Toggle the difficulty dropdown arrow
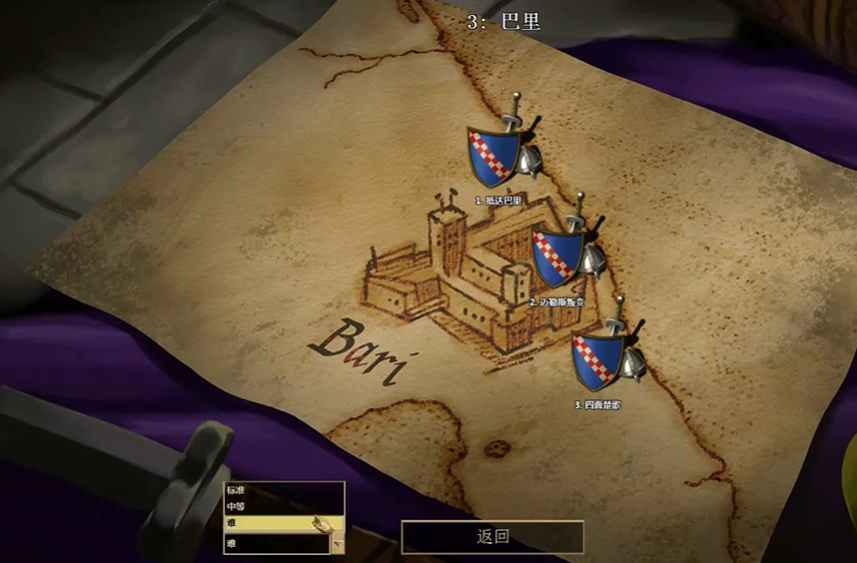This screenshot has width=857, height=563. 337,545
